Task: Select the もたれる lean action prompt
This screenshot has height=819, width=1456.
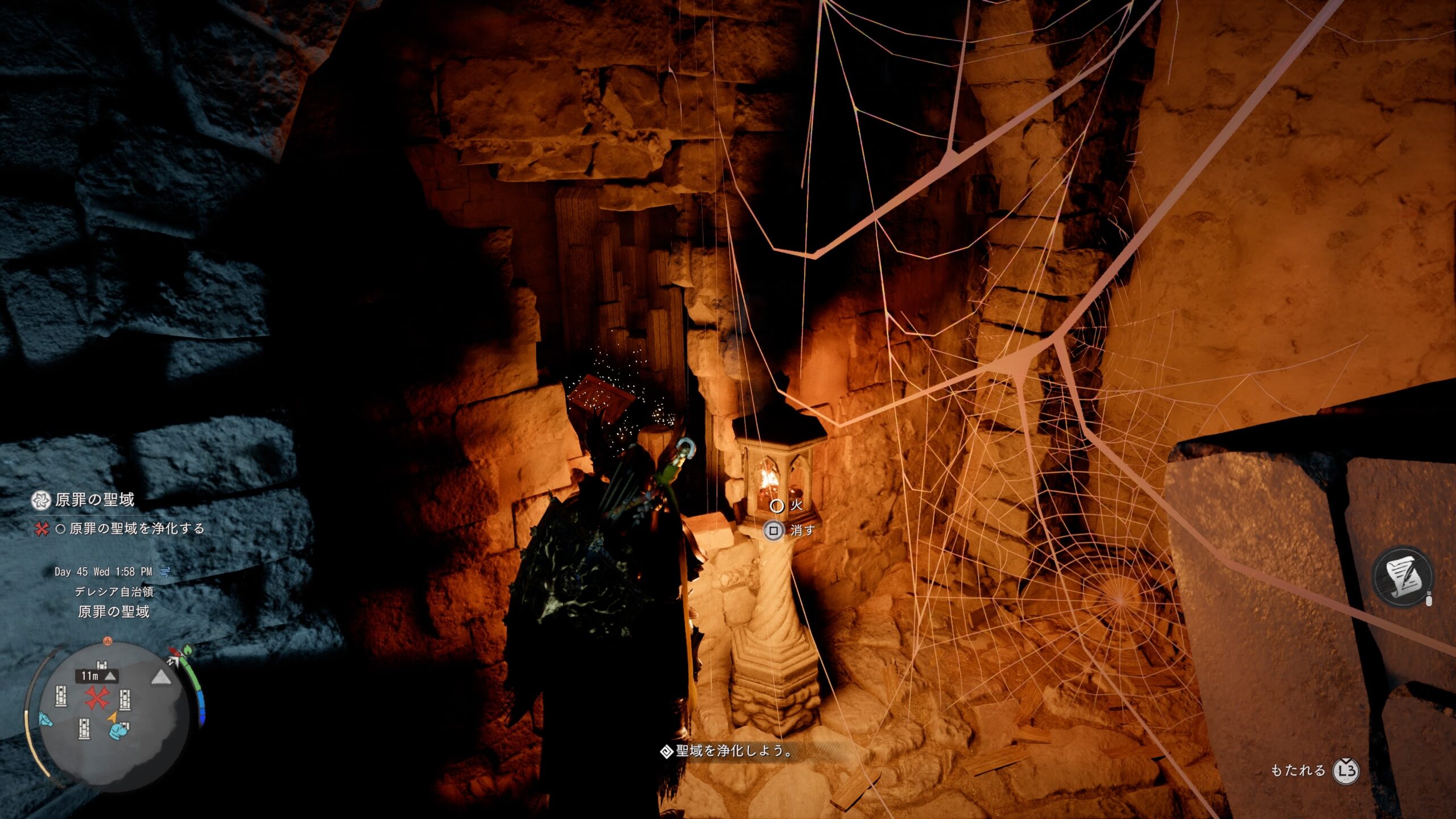Action: (x=1314, y=771)
